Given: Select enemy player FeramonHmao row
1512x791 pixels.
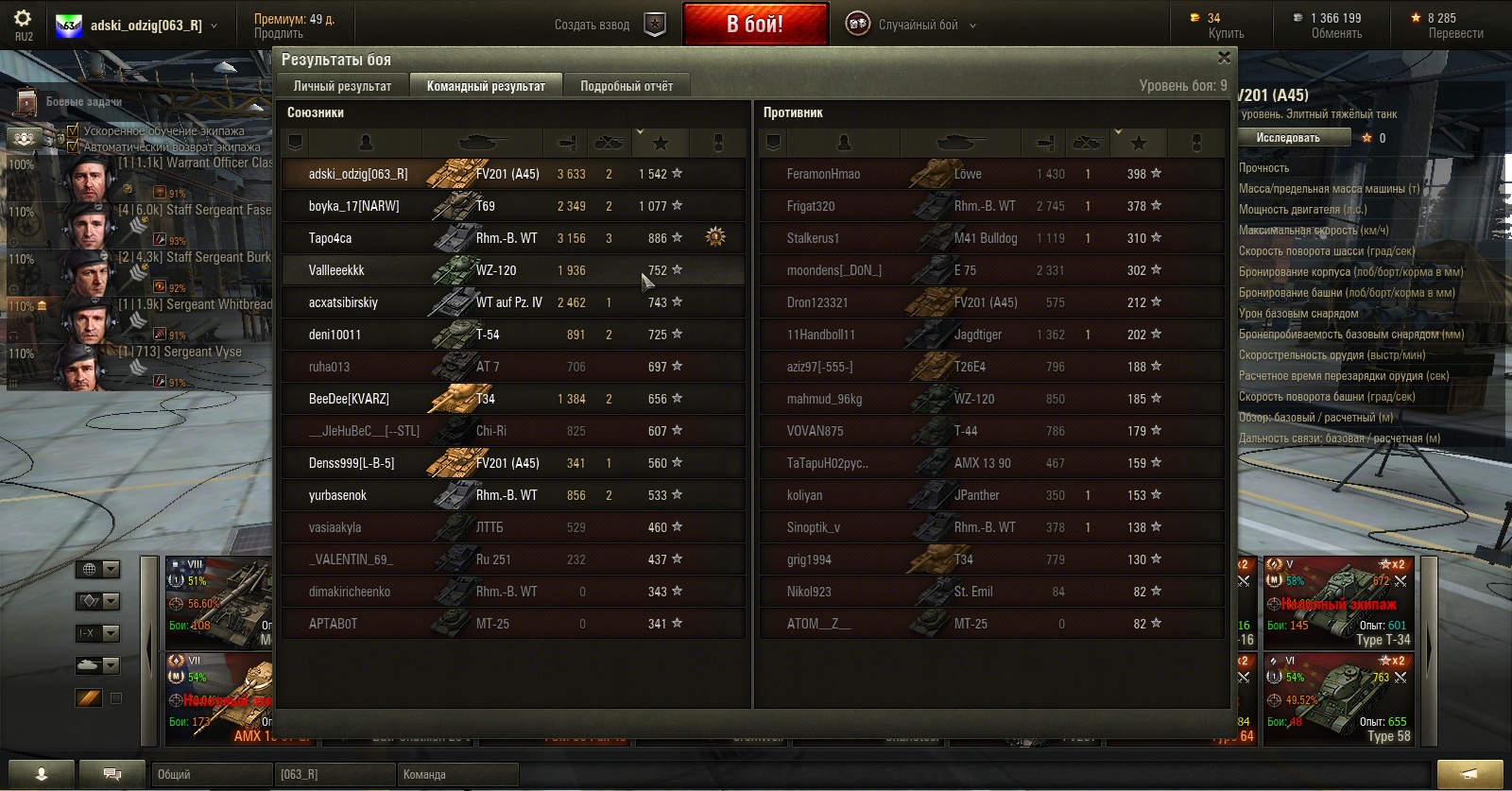Looking at the screenshot, I should click(823, 174).
